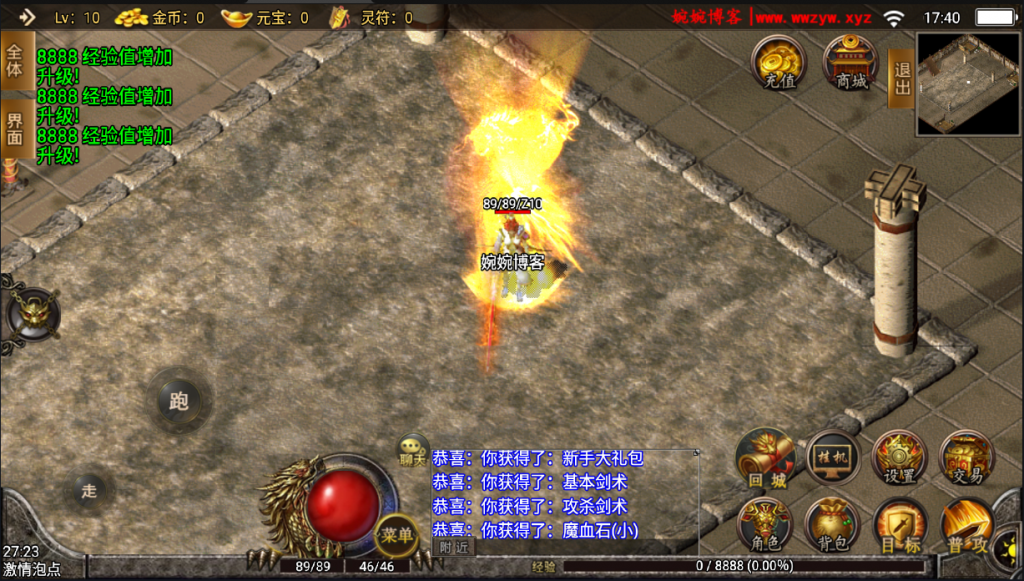Viewport: 1024px width, 581px height.
Task: Open the 聊天 chat bubble
Action: (413, 450)
